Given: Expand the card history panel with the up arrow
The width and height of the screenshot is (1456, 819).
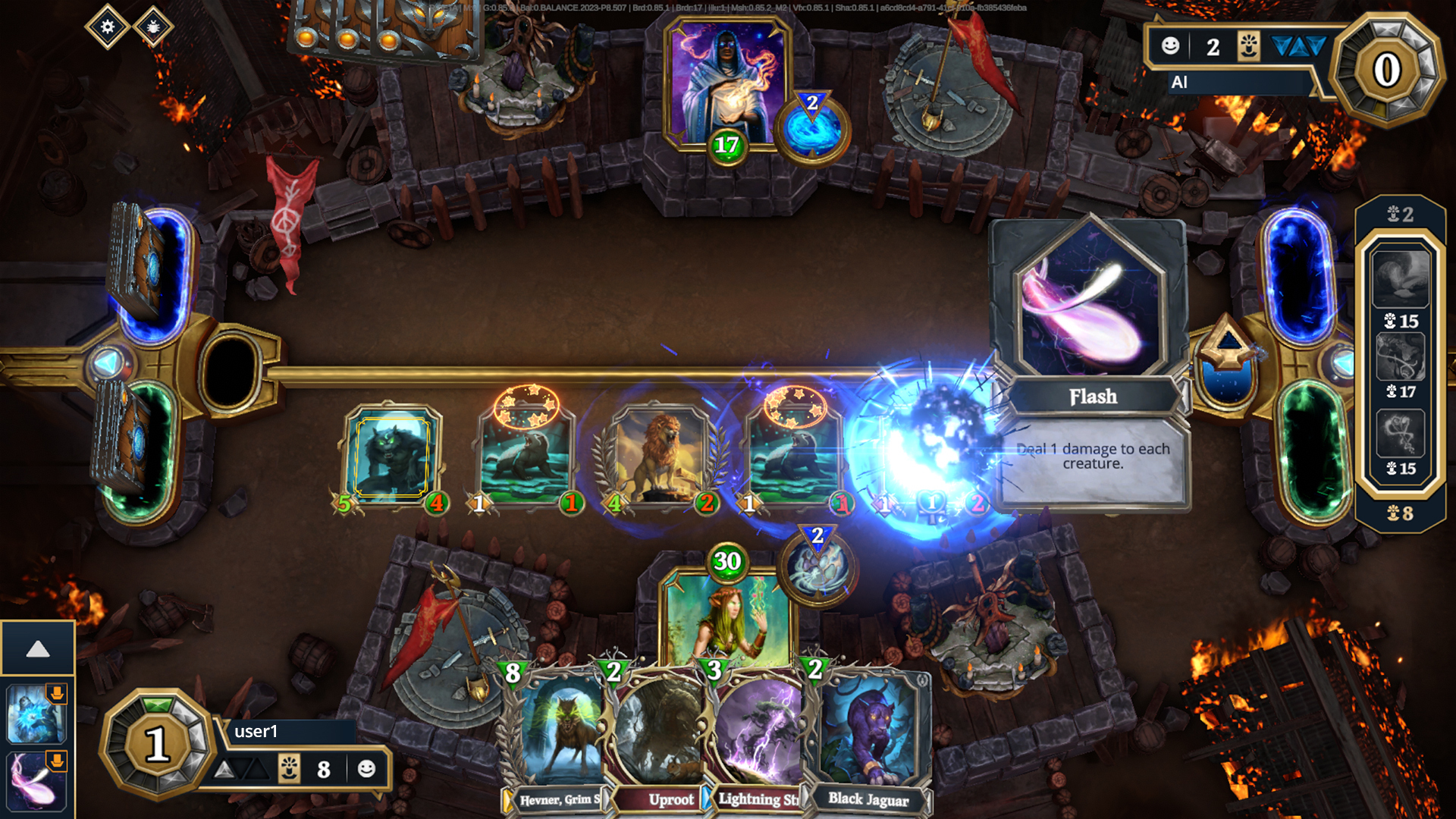Looking at the screenshot, I should click(x=38, y=648).
